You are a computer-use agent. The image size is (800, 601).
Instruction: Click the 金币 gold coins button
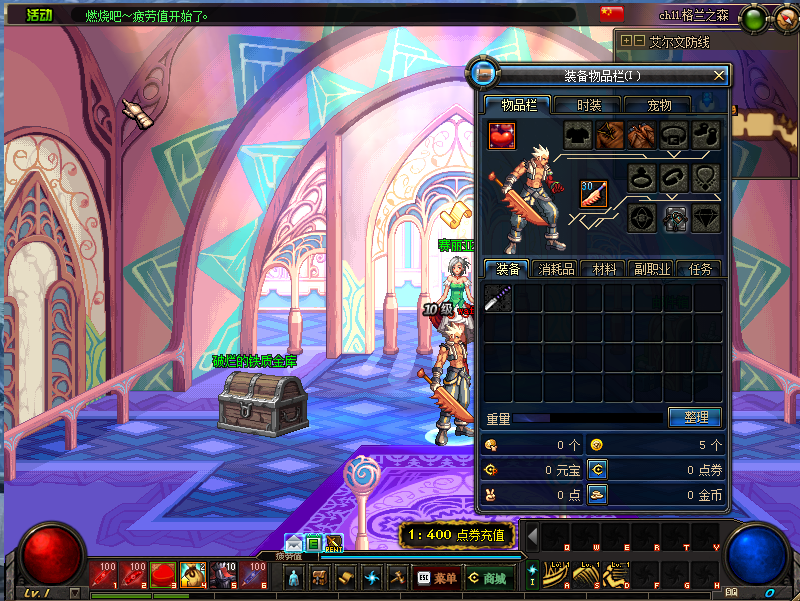pyautogui.click(x=597, y=494)
